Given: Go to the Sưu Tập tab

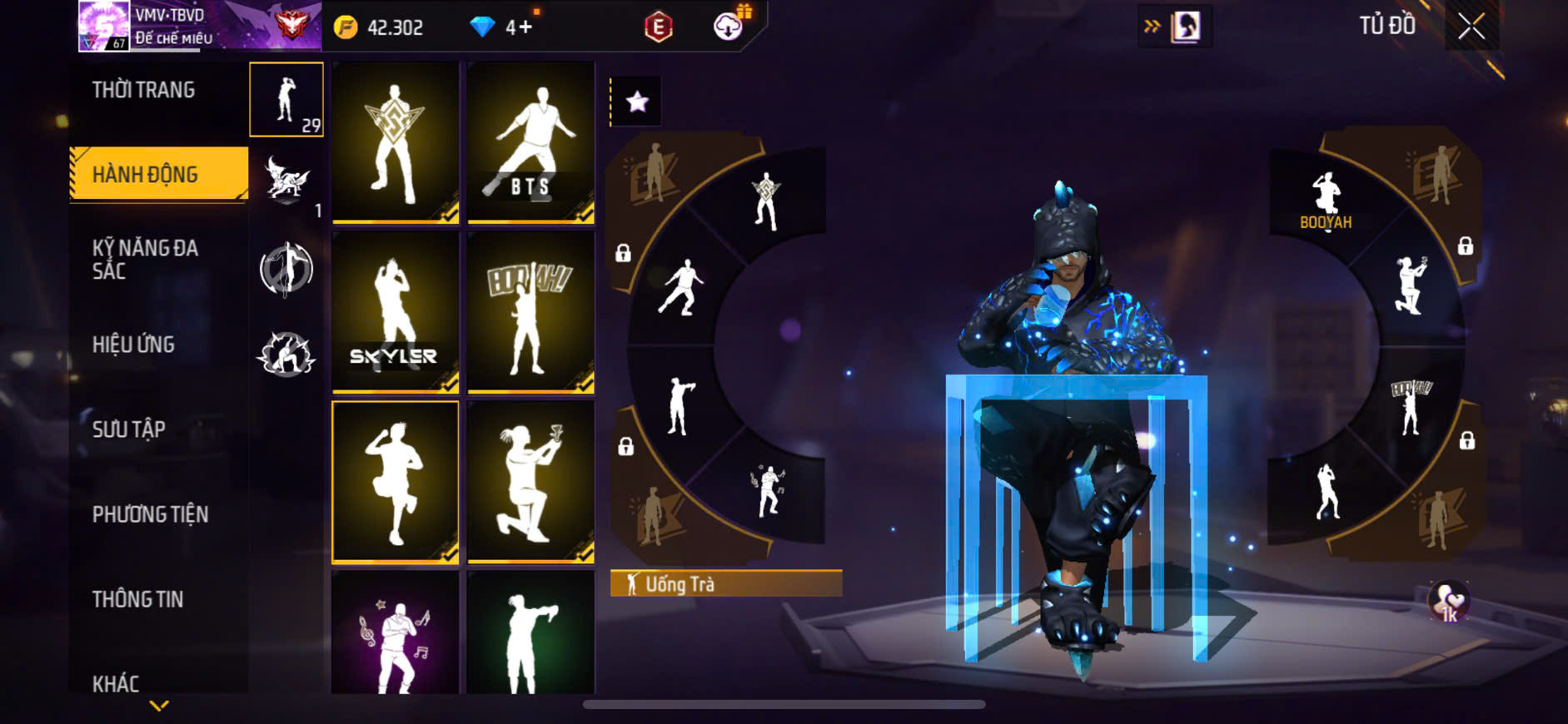Looking at the screenshot, I should 129,429.
